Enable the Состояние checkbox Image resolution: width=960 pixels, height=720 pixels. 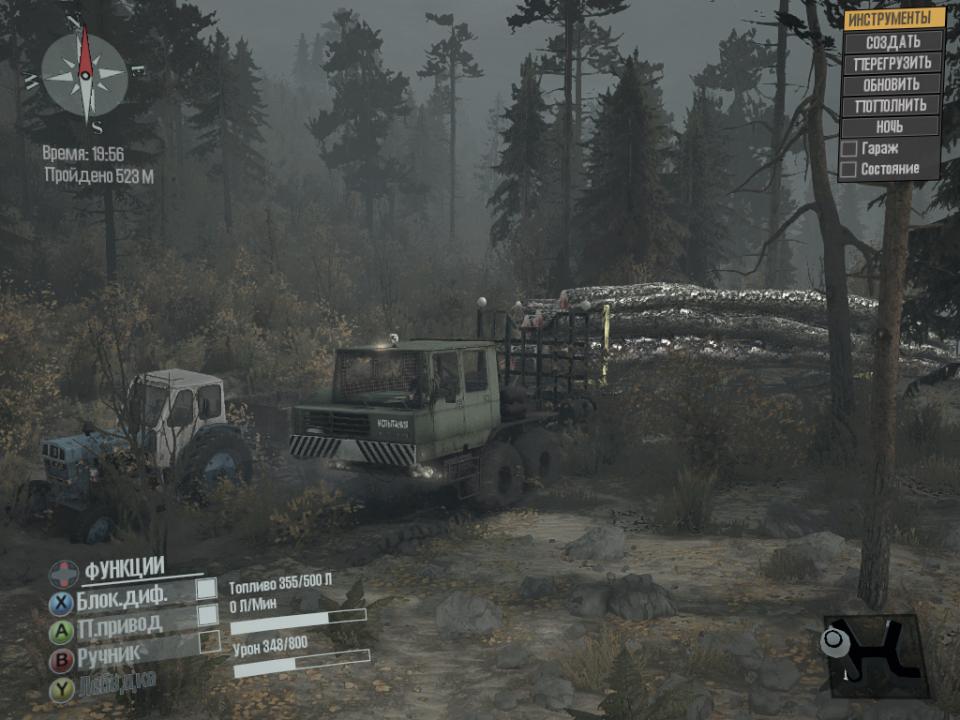(849, 170)
